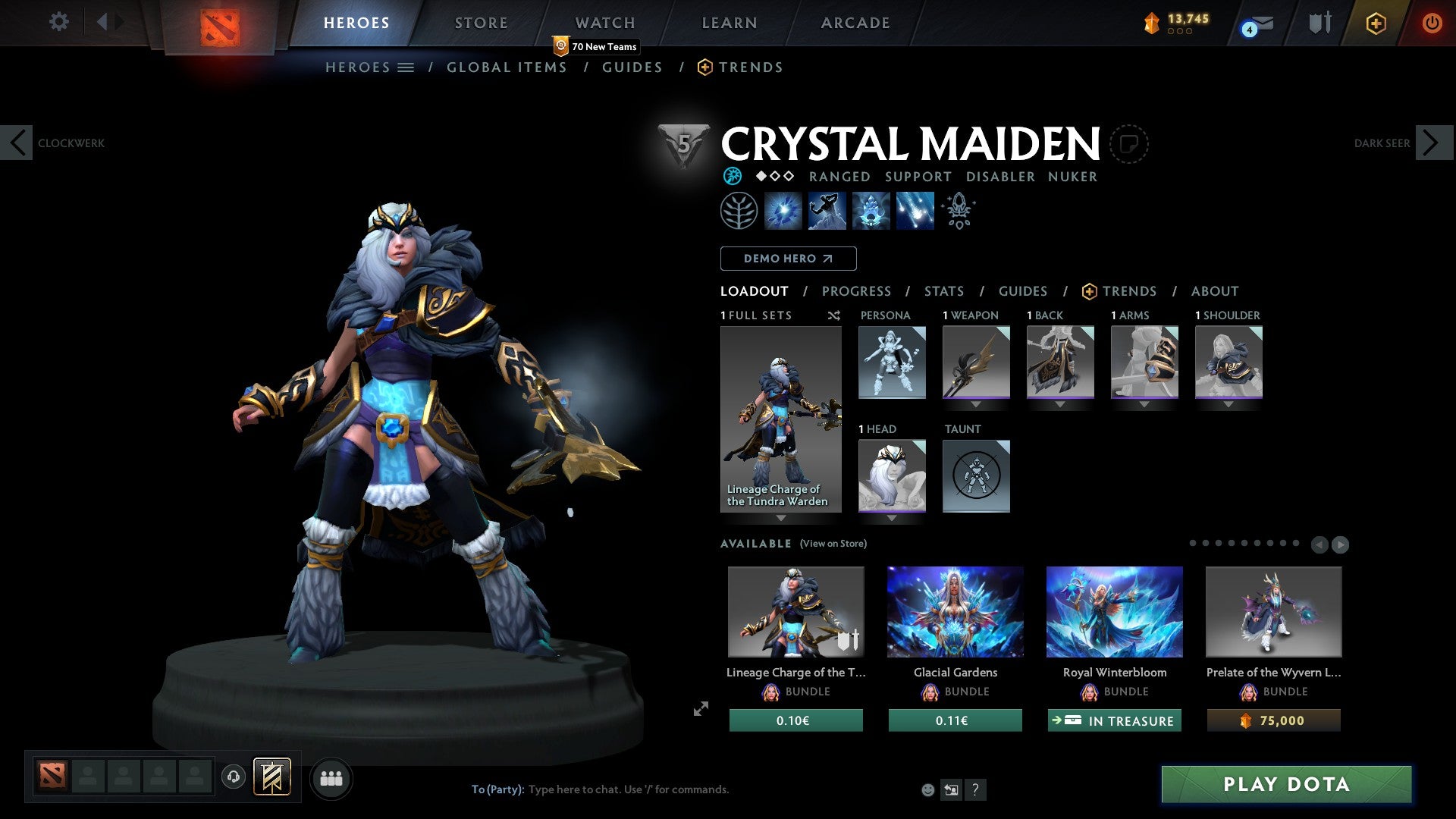Click the Aghanim's Scepter upgrade icon
Screen dimensions: 1456x819
[958, 211]
